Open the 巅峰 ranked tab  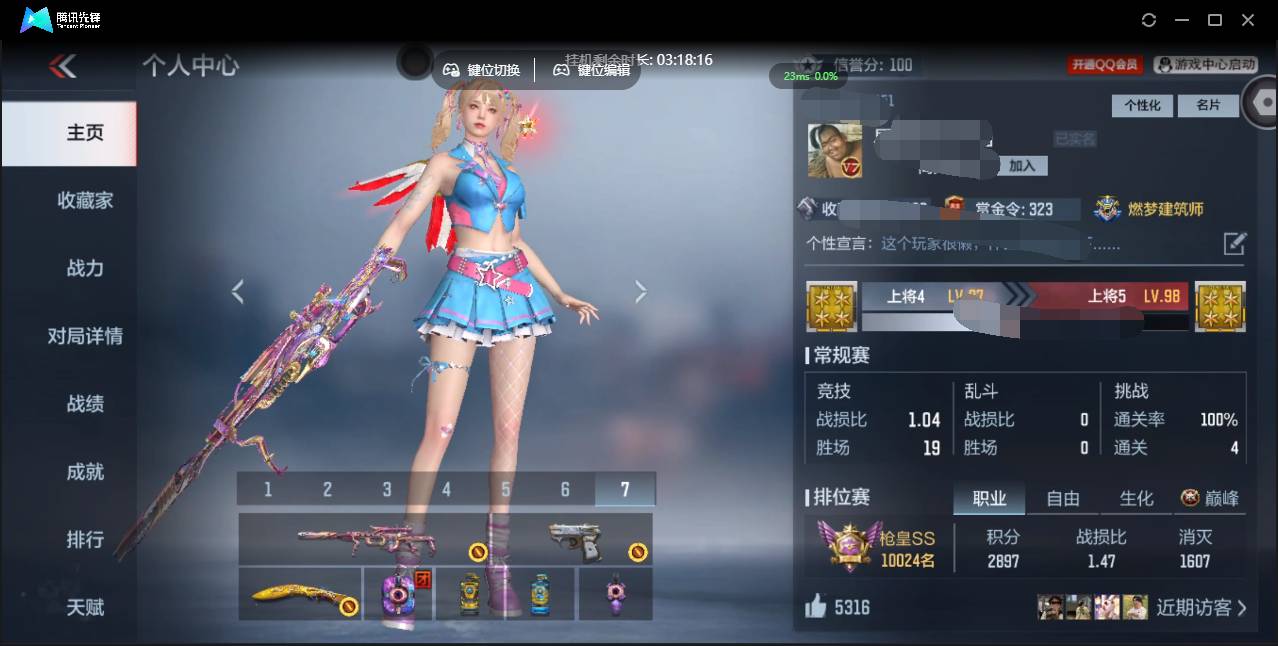tap(1210, 498)
